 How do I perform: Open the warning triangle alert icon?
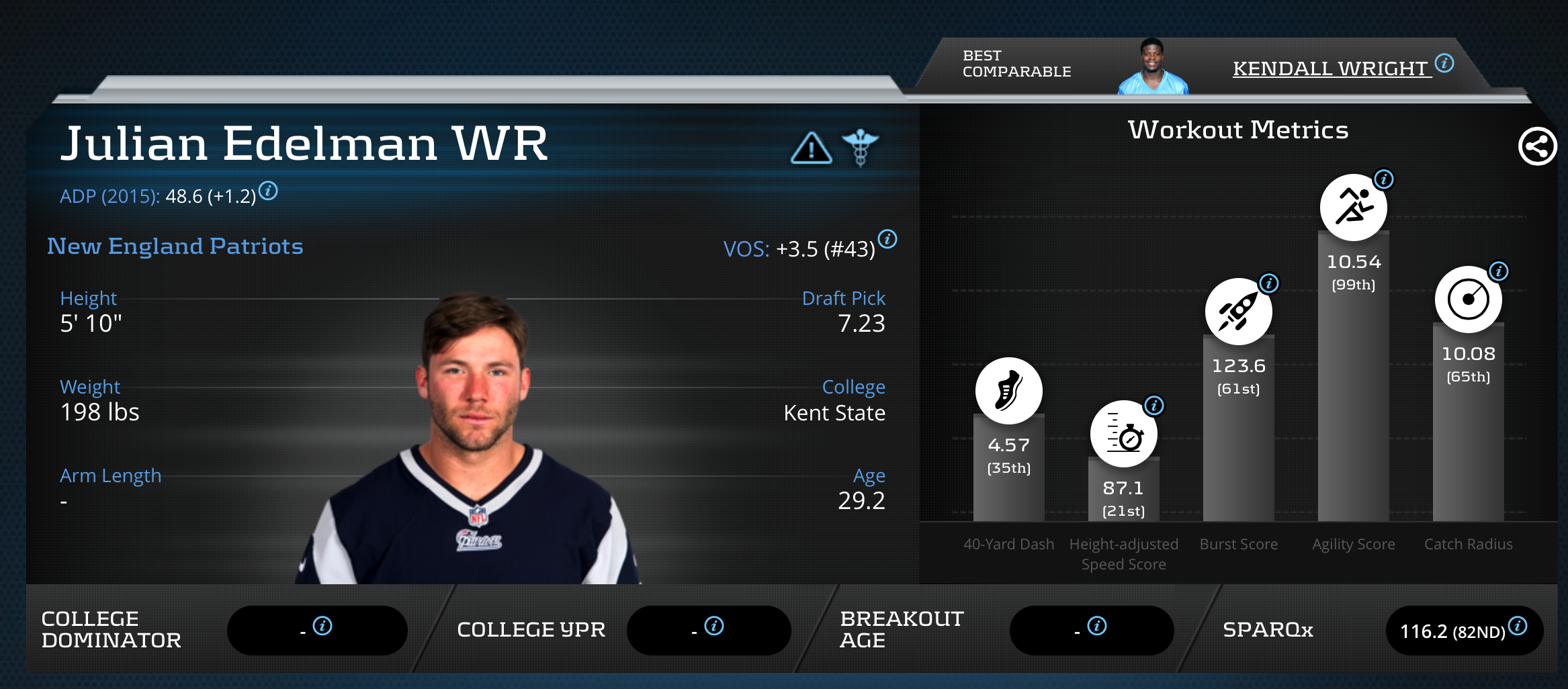coord(811,148)
